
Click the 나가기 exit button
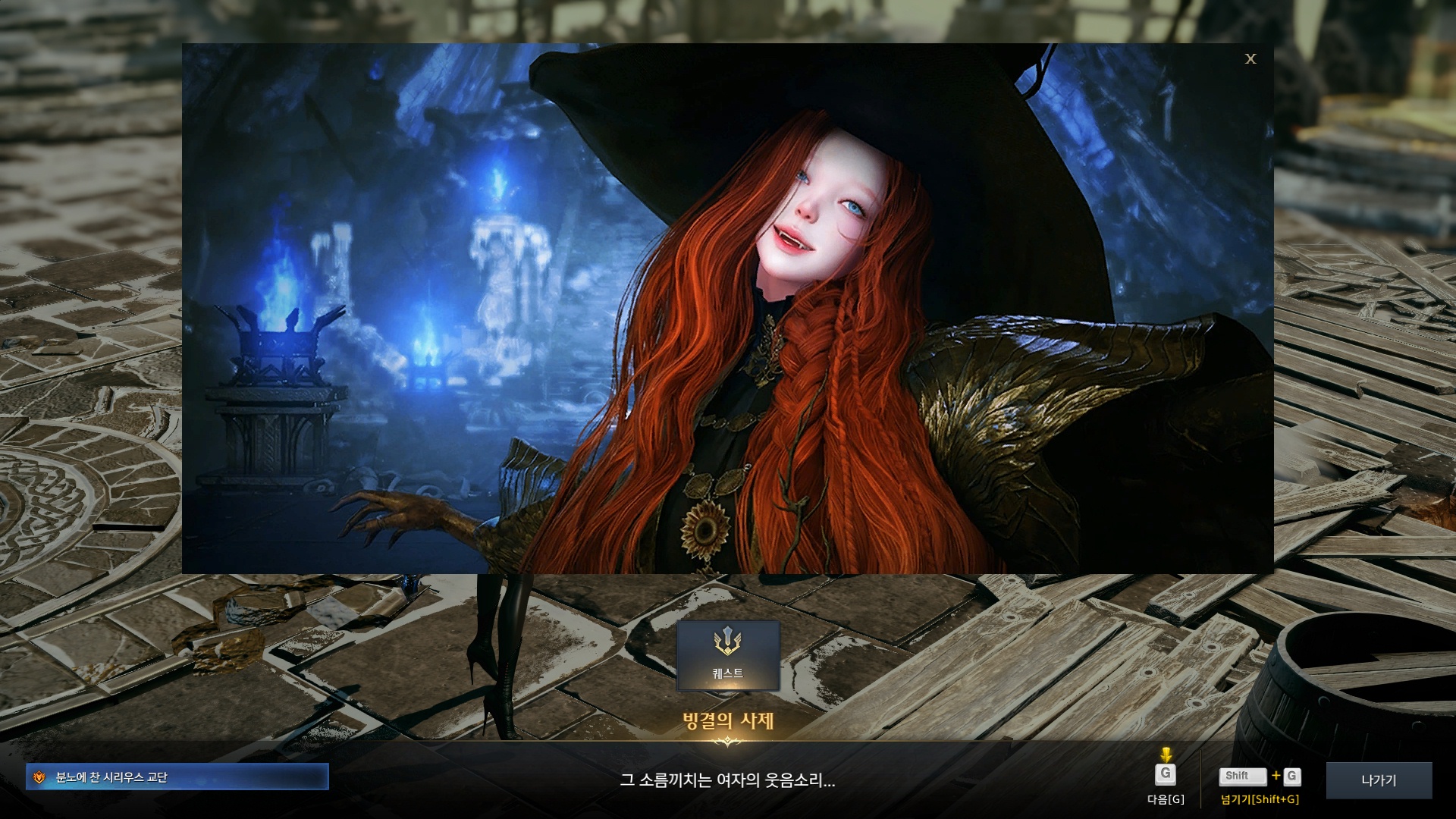pyautogui.click(x=1379, y=780)
